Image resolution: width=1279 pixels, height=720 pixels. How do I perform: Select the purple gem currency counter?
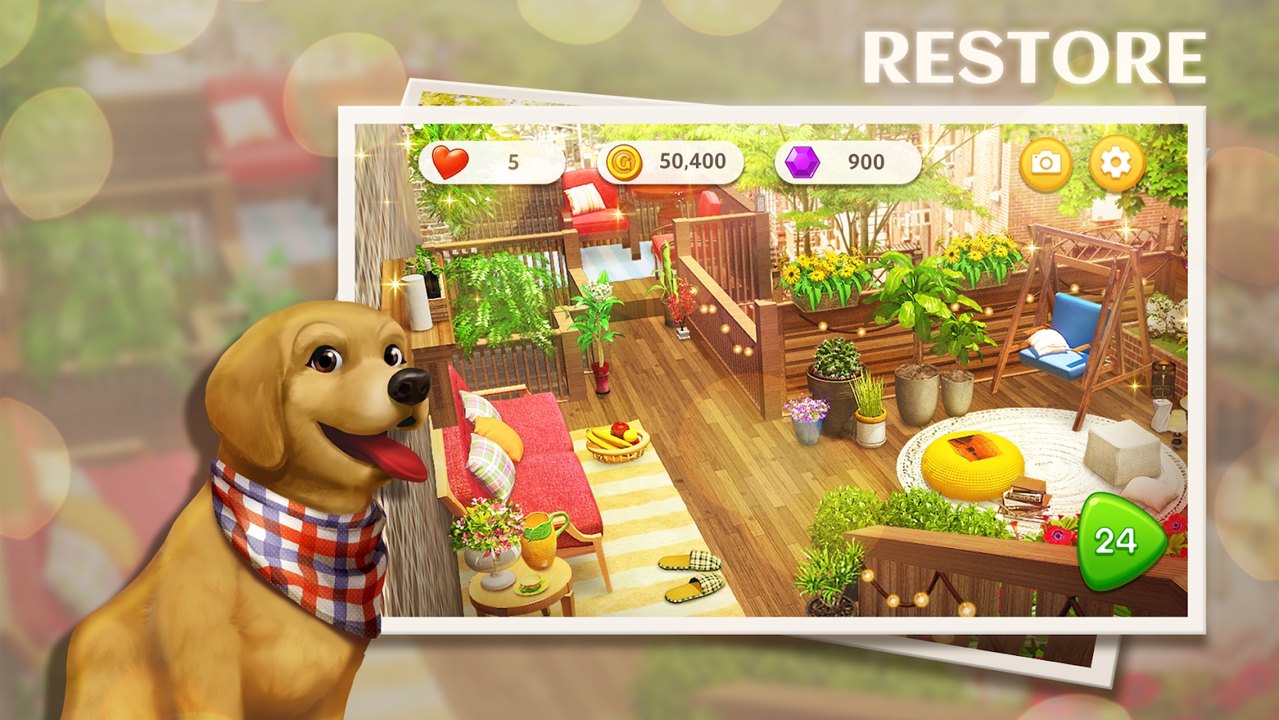[847, 163]
